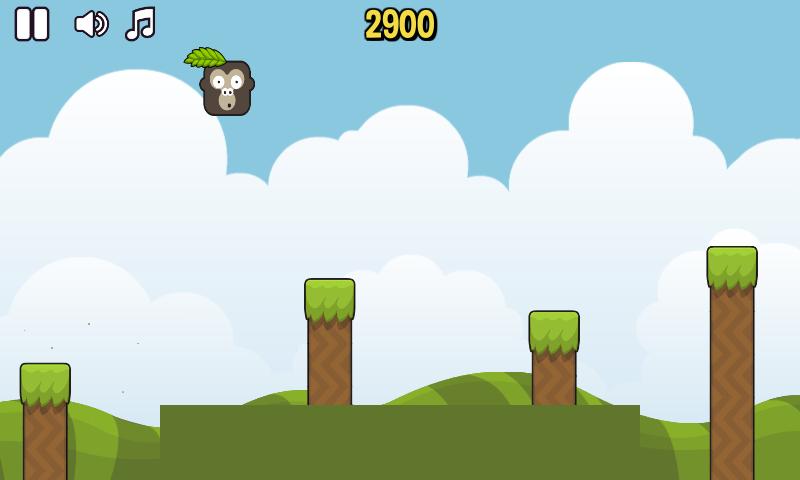800x480 pixels.
Task: Toggle the sound effects speaker icon
Action: [91, 24]
